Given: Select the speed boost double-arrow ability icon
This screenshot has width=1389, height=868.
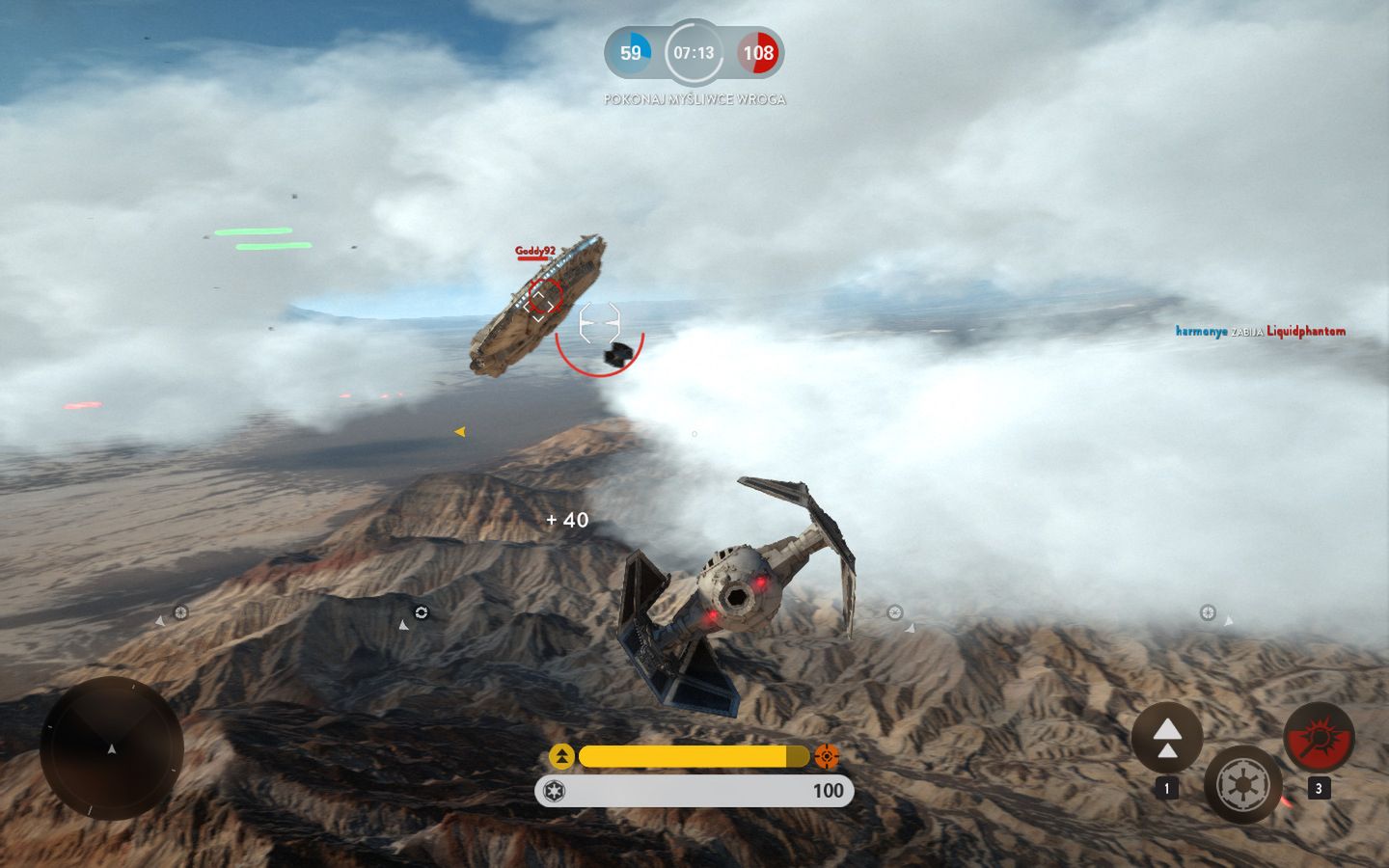Looking at the screenshot, I should coord(1170,738).
